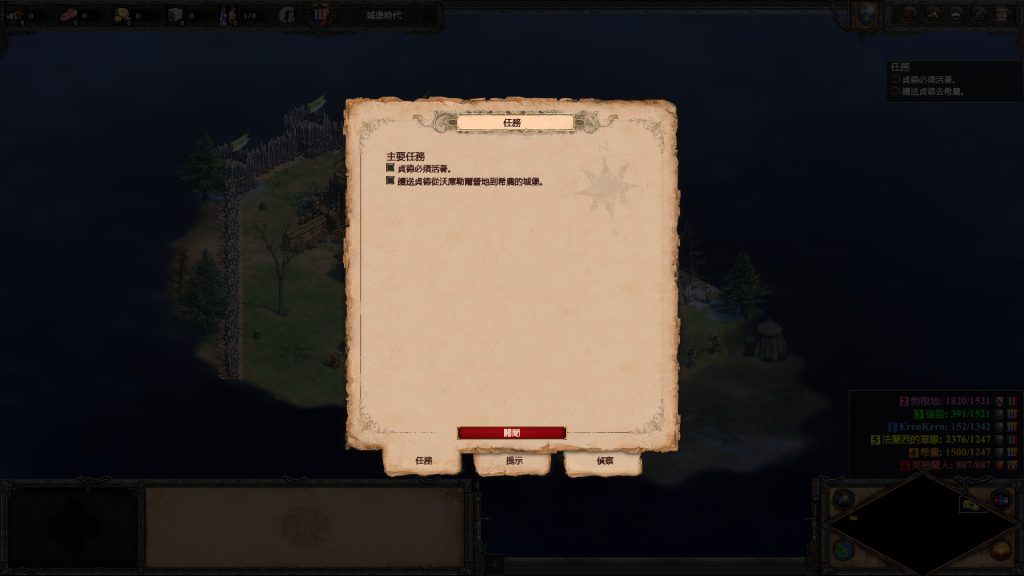Close the objectives panel with the red 關閉 button

click(511, 433)
